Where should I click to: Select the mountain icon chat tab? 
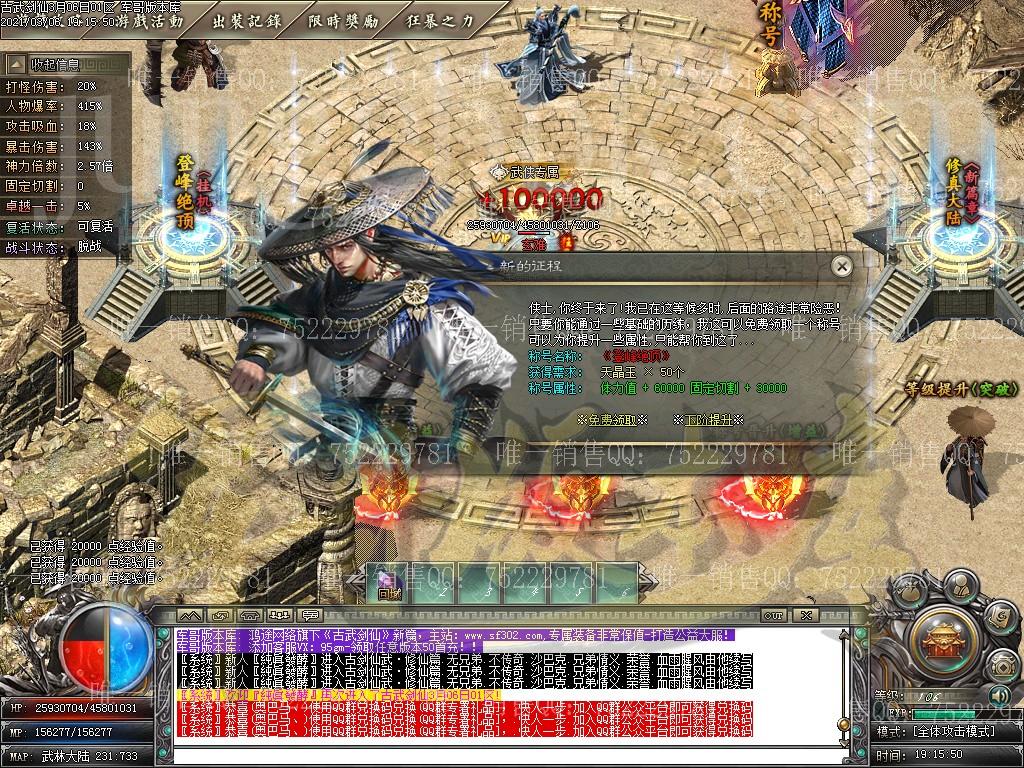coord(191,614)
